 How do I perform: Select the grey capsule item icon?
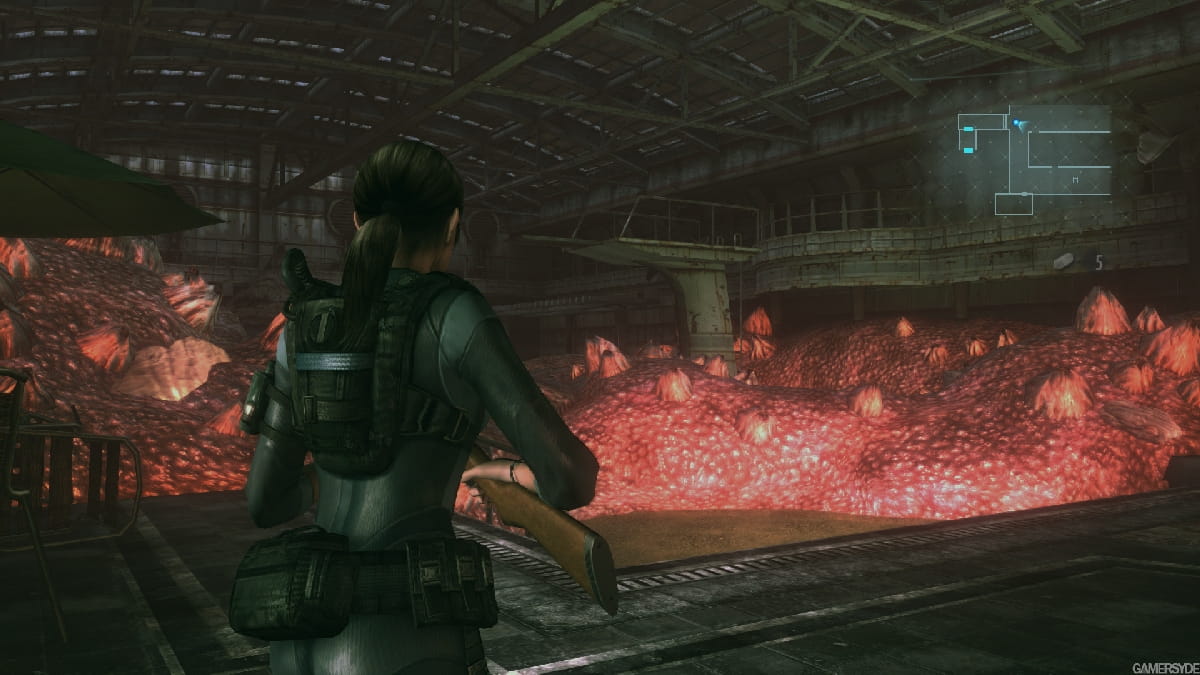tap(1063, 261)
